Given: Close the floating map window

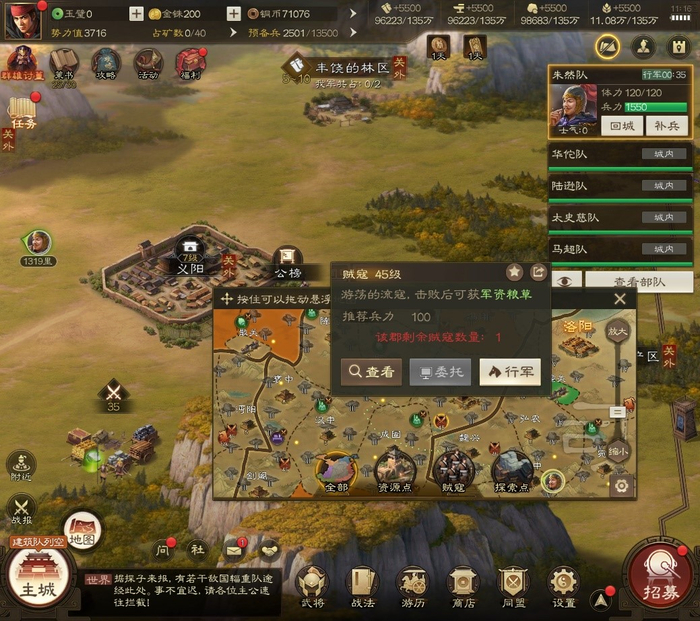Looking at the screenshot, I should pyautogui.click(x=620, y=299).
